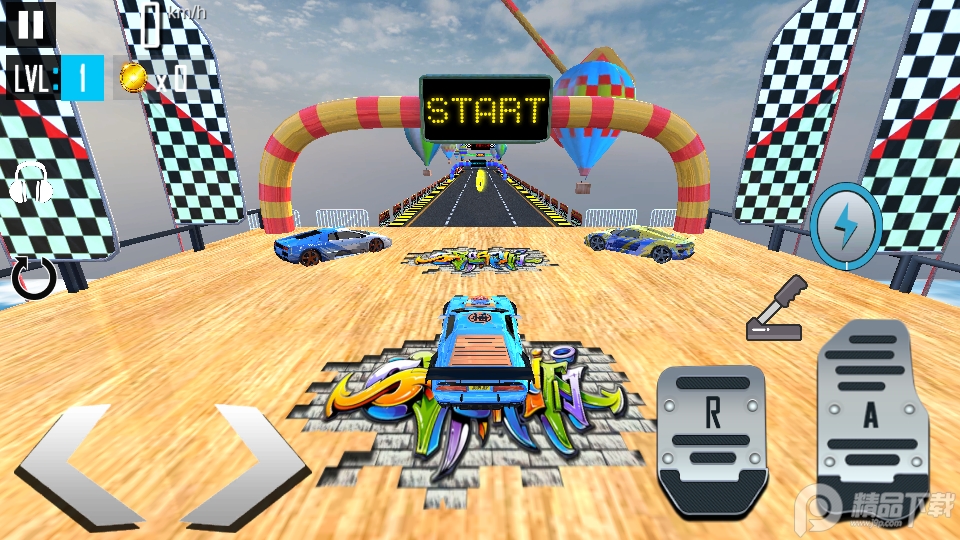The width and height of the screenshot is (960, 540).
Task: Pull the handbrake lever
Action: [x=775, y=309]
